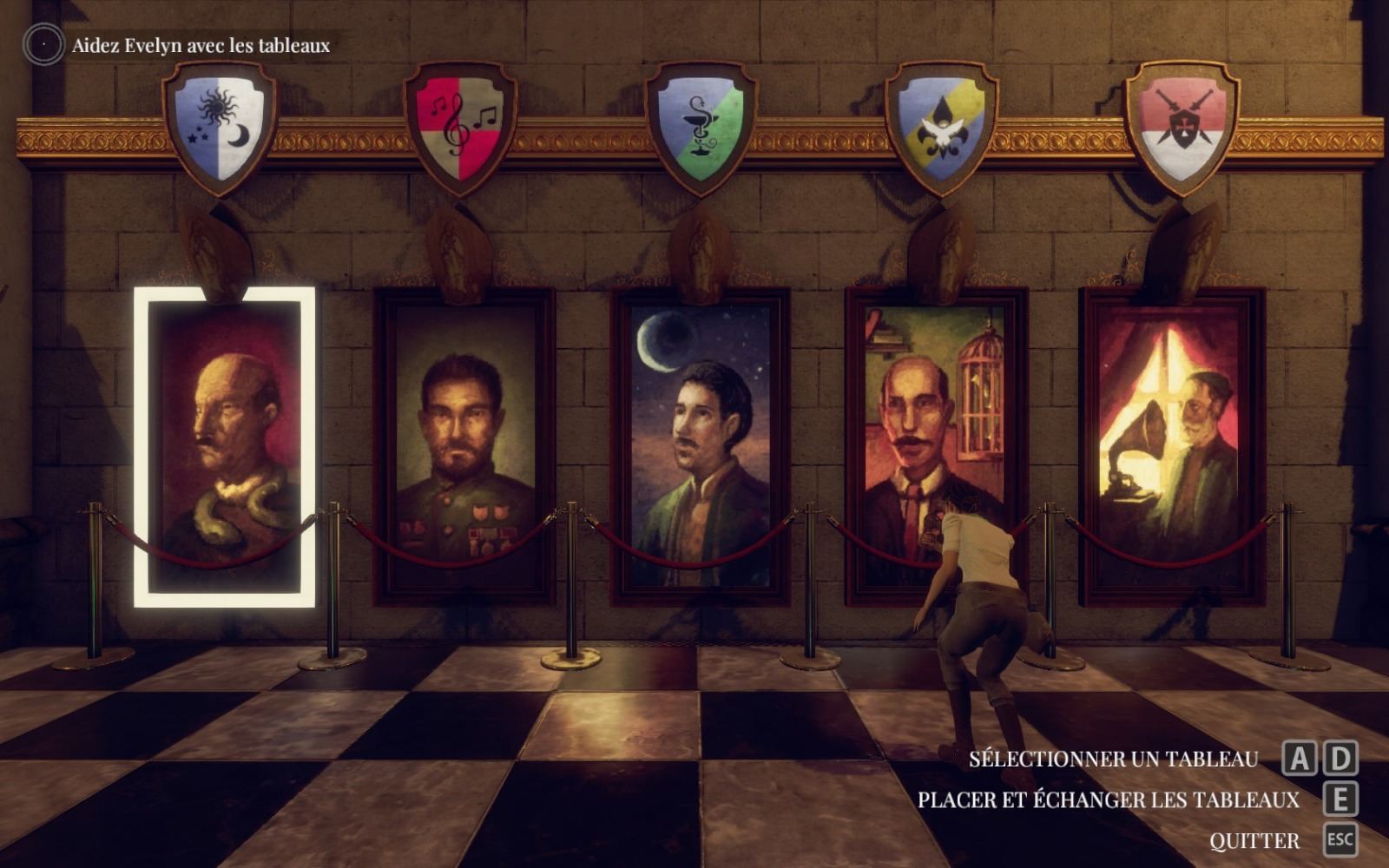Click the shield with white dove emblem
The height and width of the screenshot is (868, 1389).
click(943, 121)
